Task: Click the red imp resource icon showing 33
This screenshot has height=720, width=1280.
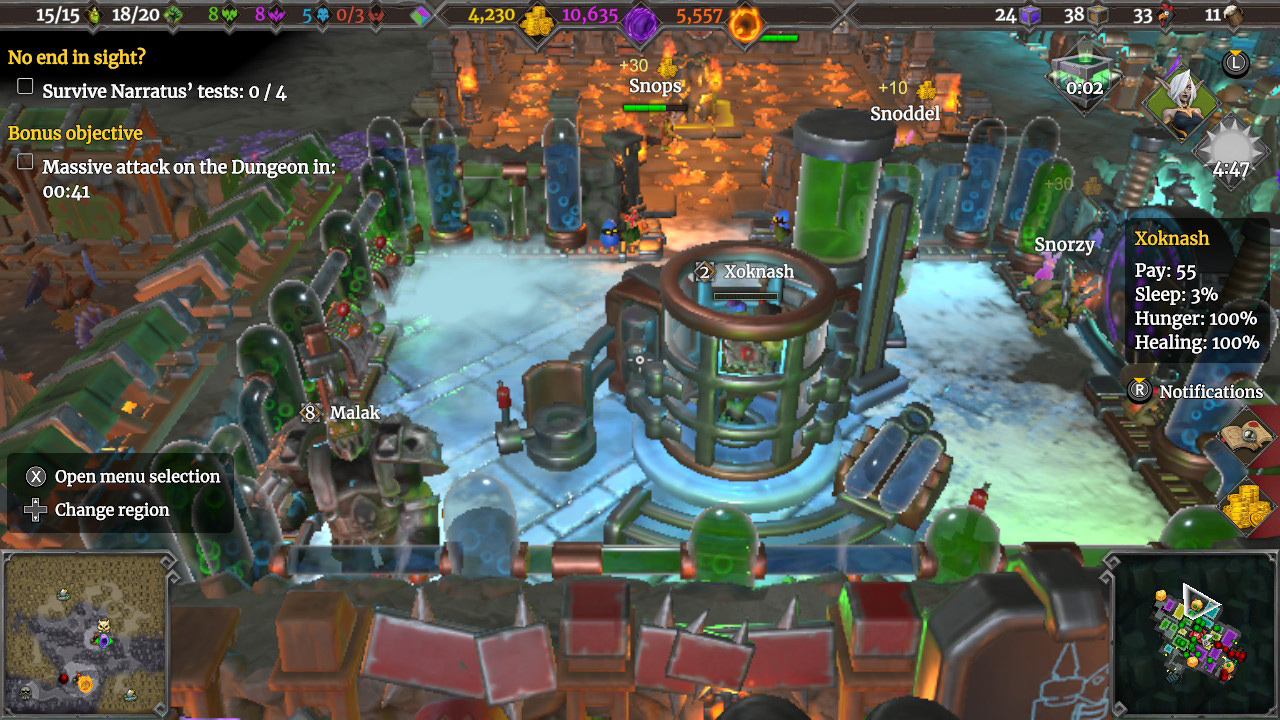Action: tap(1165, 16)
